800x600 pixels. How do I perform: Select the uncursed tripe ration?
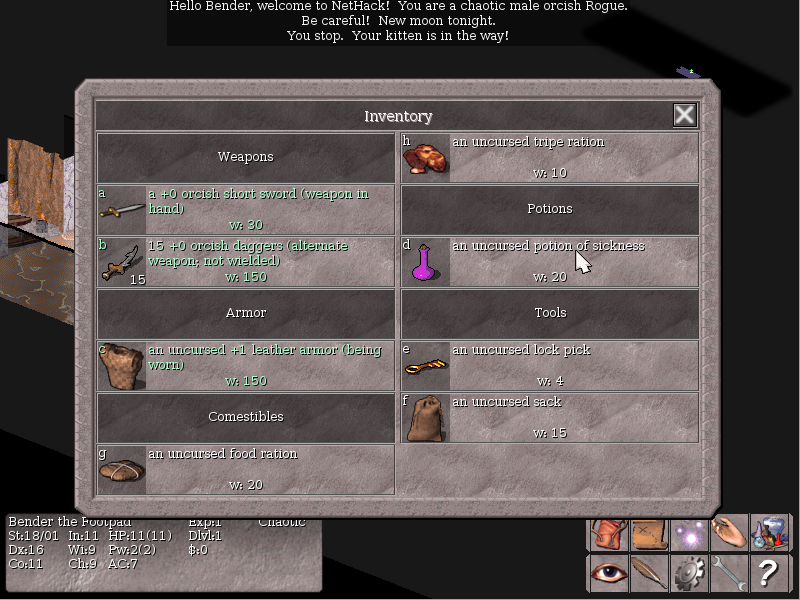tap(549, 157)
